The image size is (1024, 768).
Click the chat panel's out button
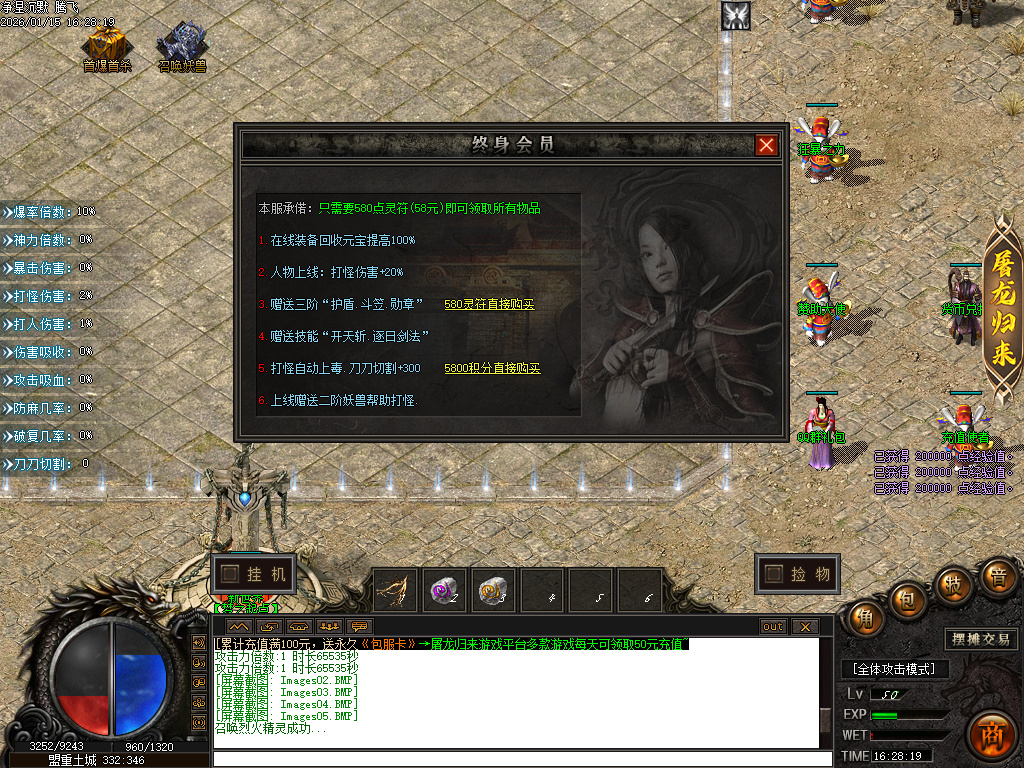(x=773, y=627)
